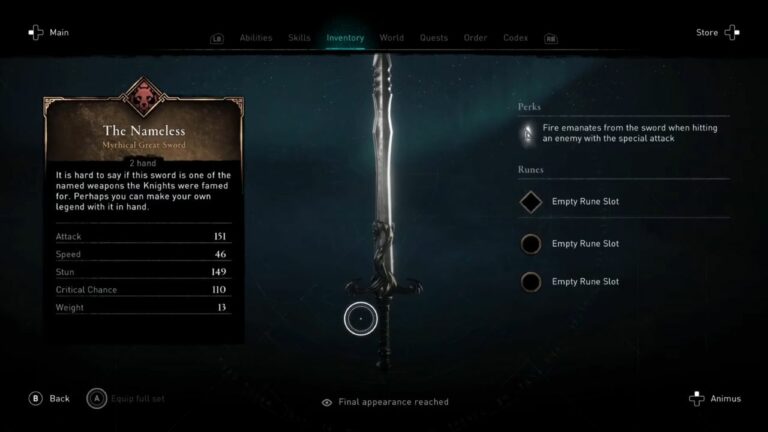768x432 pixels.
Task: Toggle the Final appearance reached eye icon
Action: pyautogui.click(x=327, y=402)
